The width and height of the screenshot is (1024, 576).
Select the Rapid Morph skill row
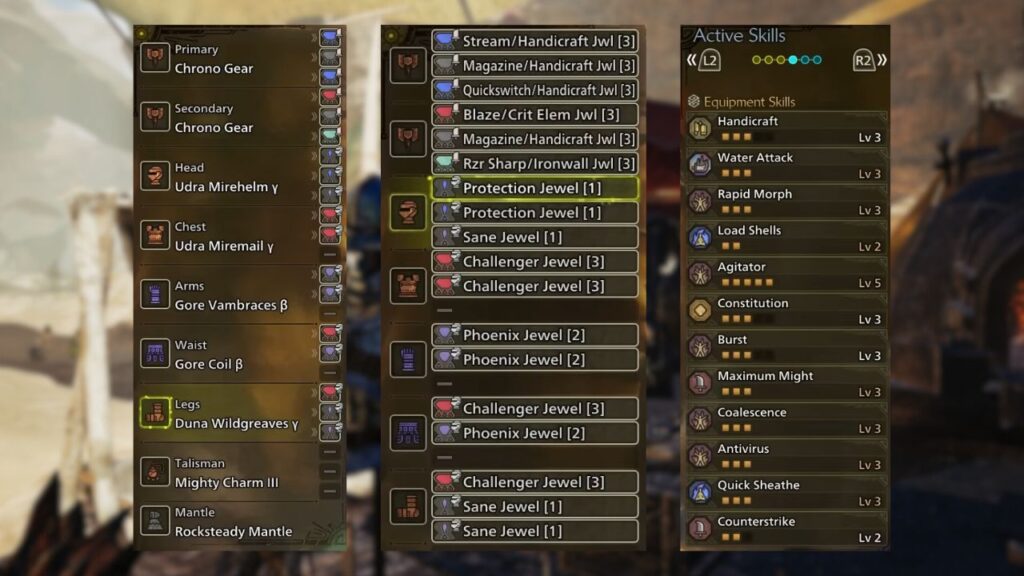tap(785, 201)
